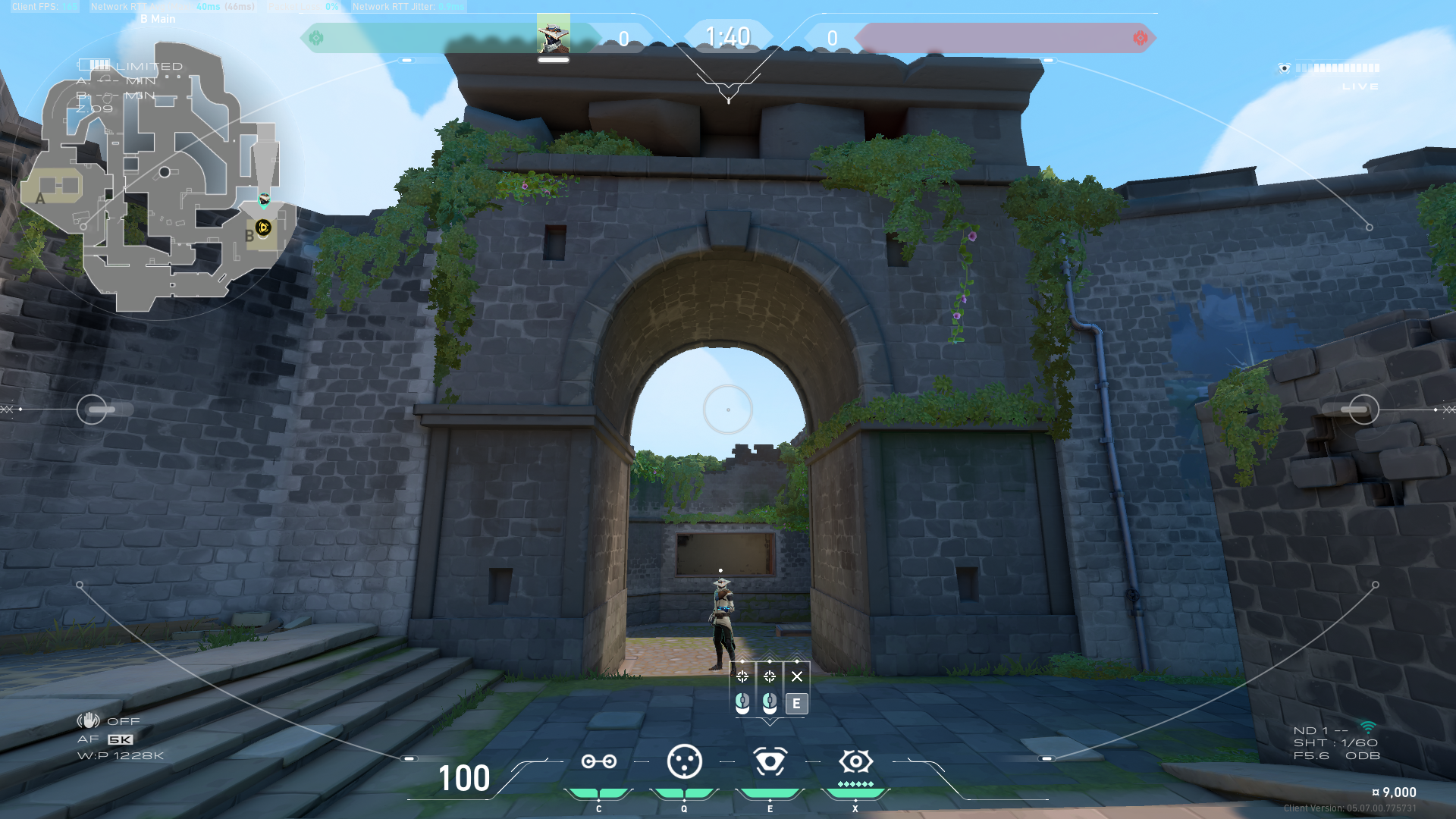Select the Cyber Cage ability icon
This screenshot has height=819, width=1456.
684,762
